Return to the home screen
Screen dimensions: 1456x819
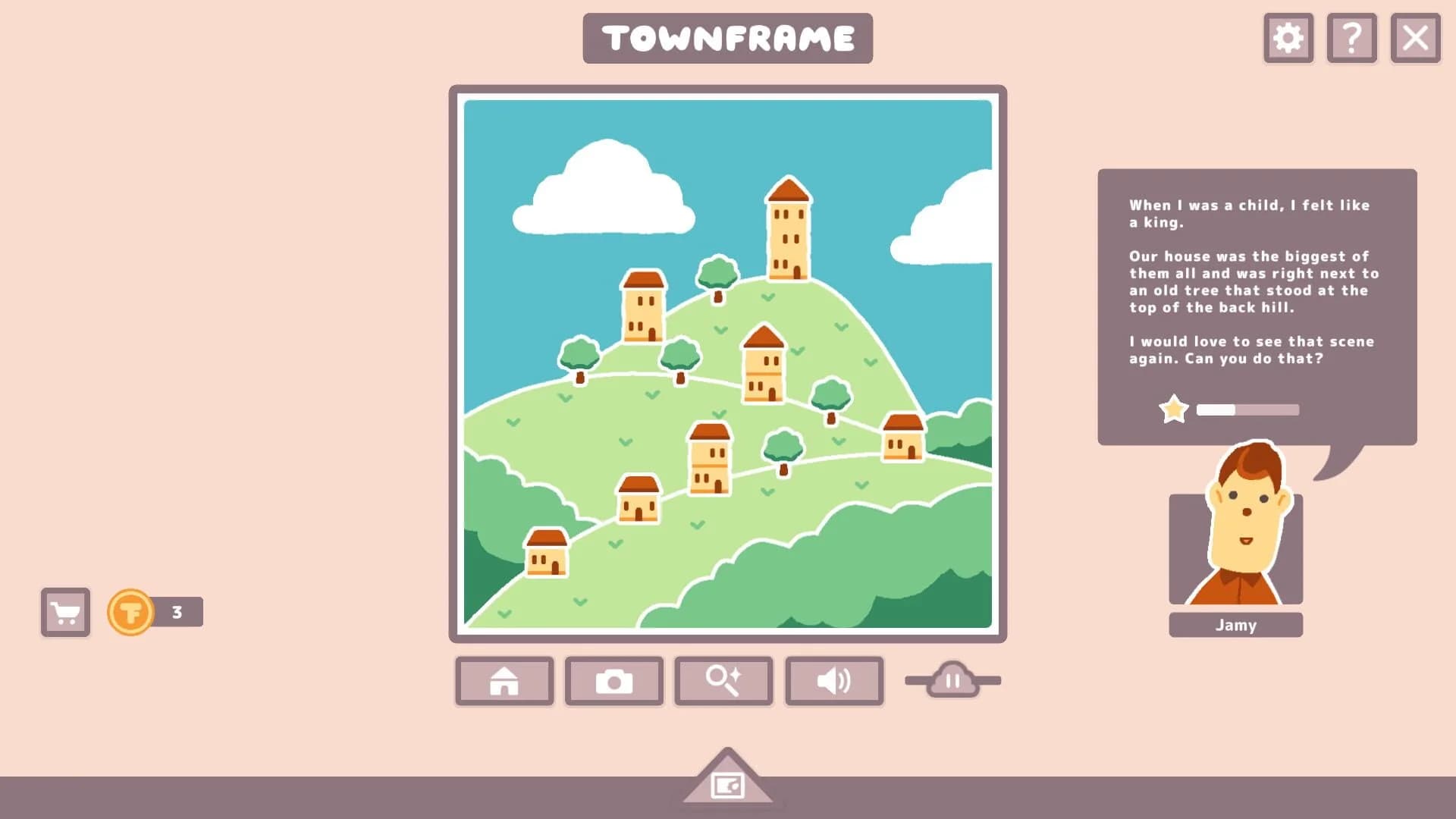504,681
